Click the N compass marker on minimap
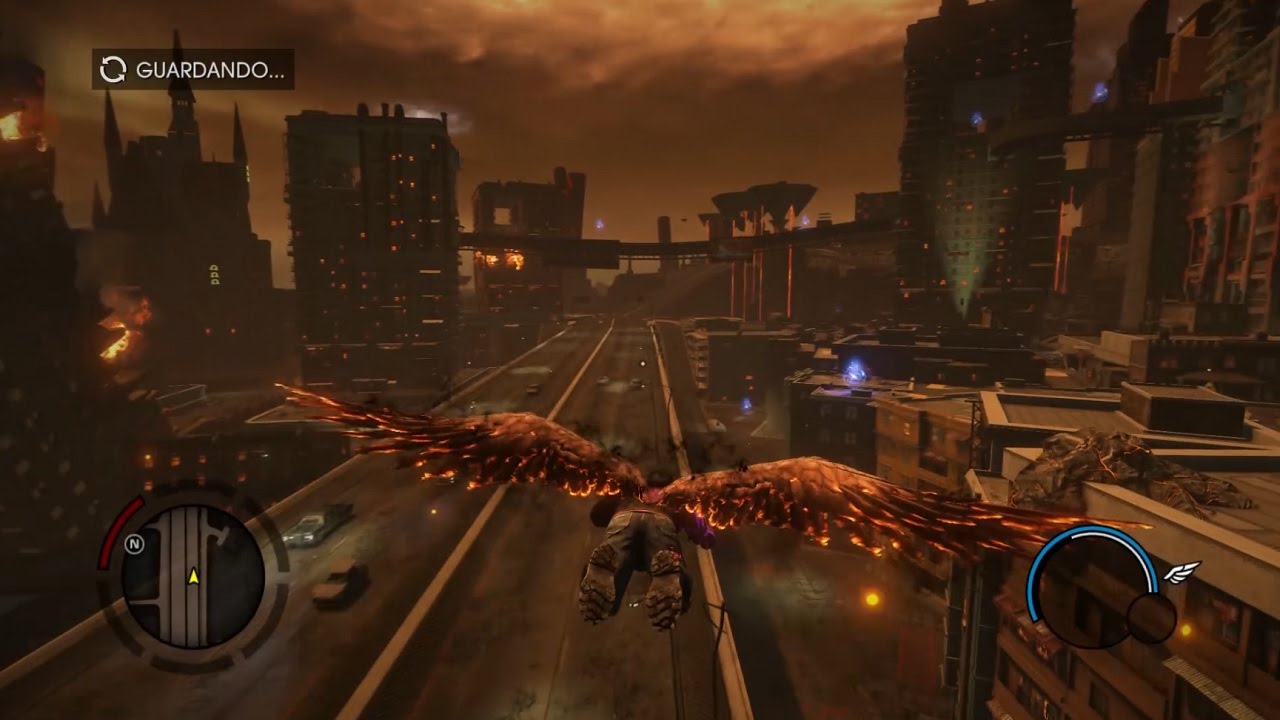 pyautogui.click(x=134, y=544)
